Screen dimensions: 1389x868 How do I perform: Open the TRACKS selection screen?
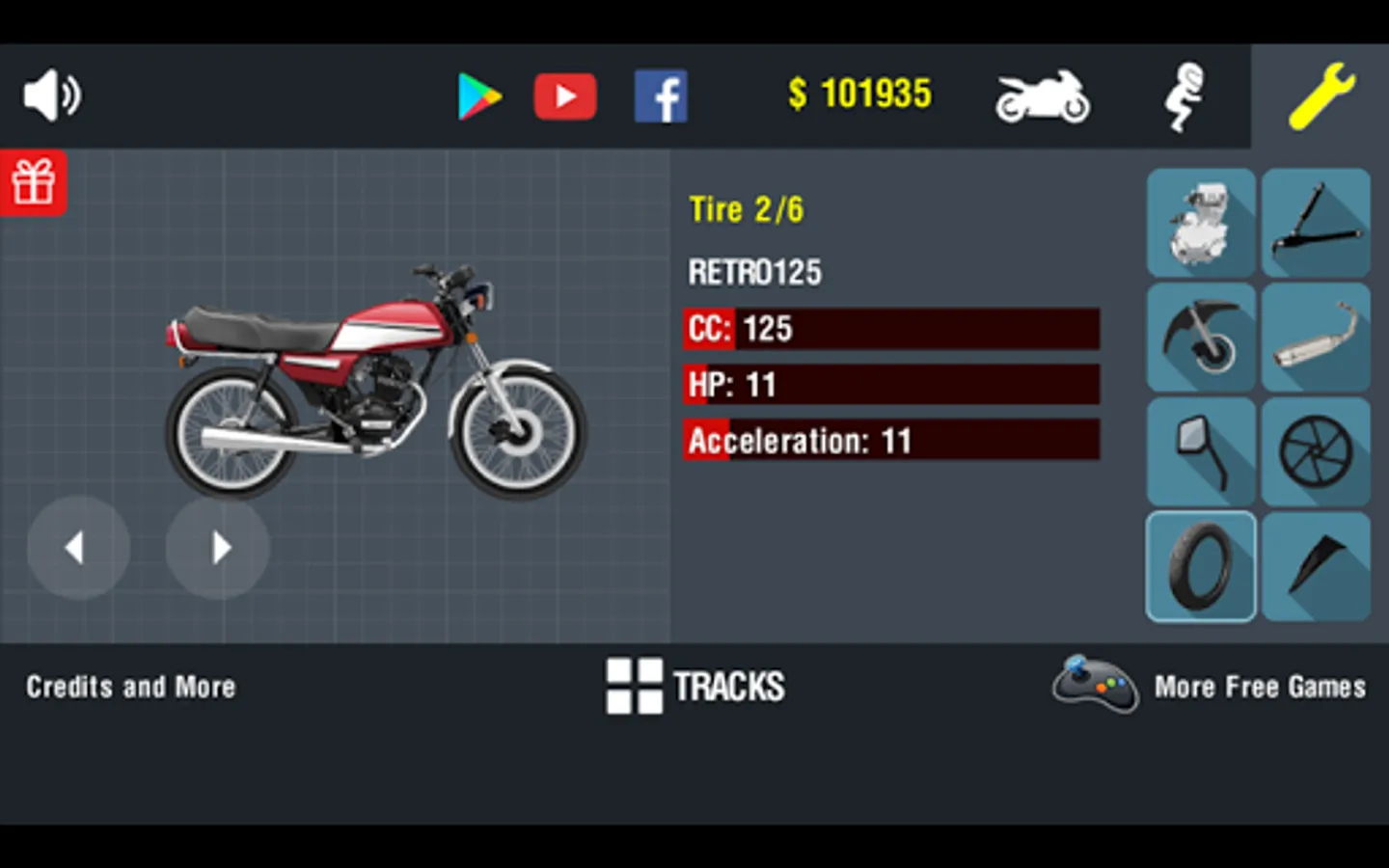coord(694,687)
